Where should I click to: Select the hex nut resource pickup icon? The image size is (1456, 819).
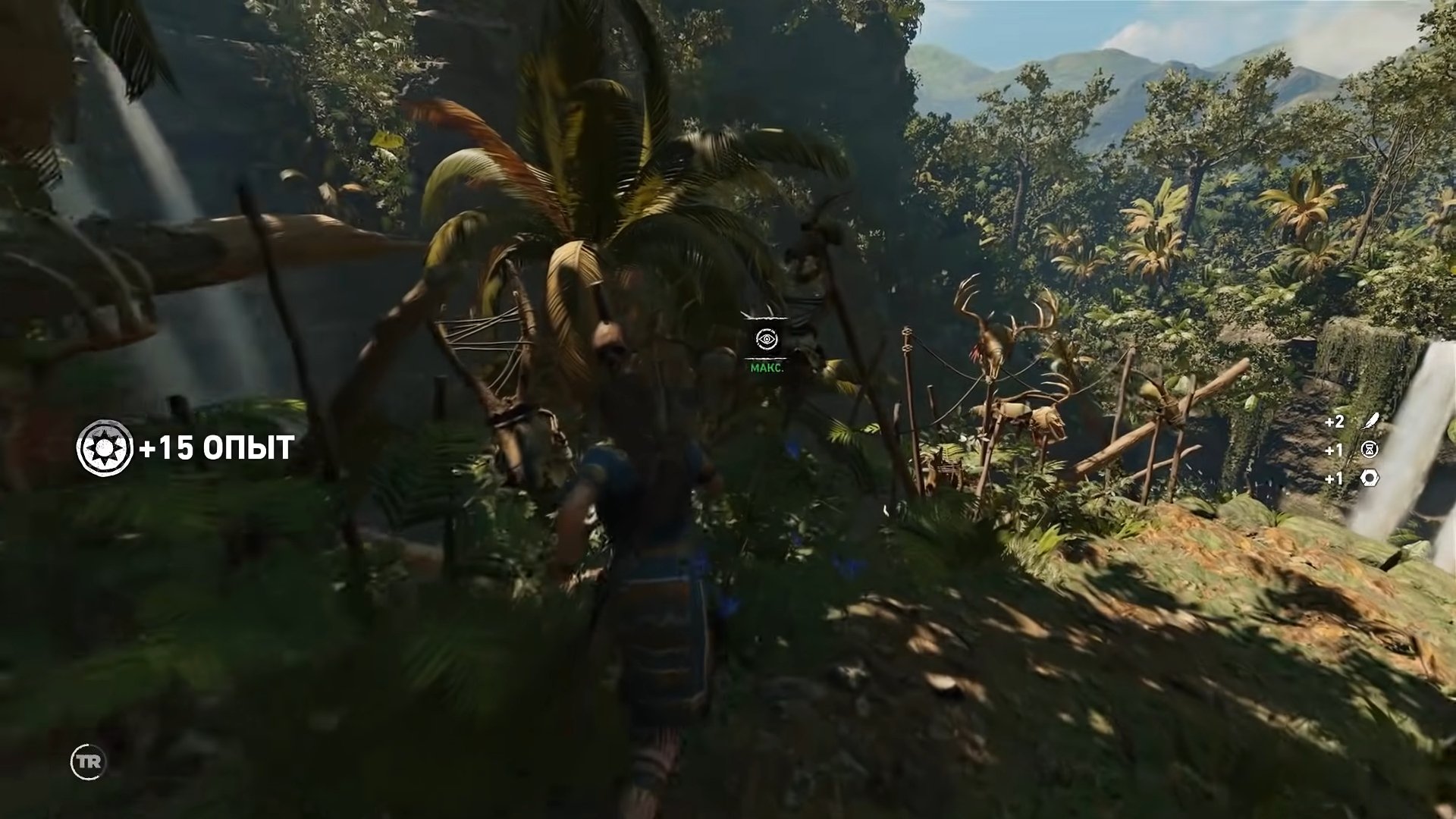pyautogui.click(x=1370, y=478)
